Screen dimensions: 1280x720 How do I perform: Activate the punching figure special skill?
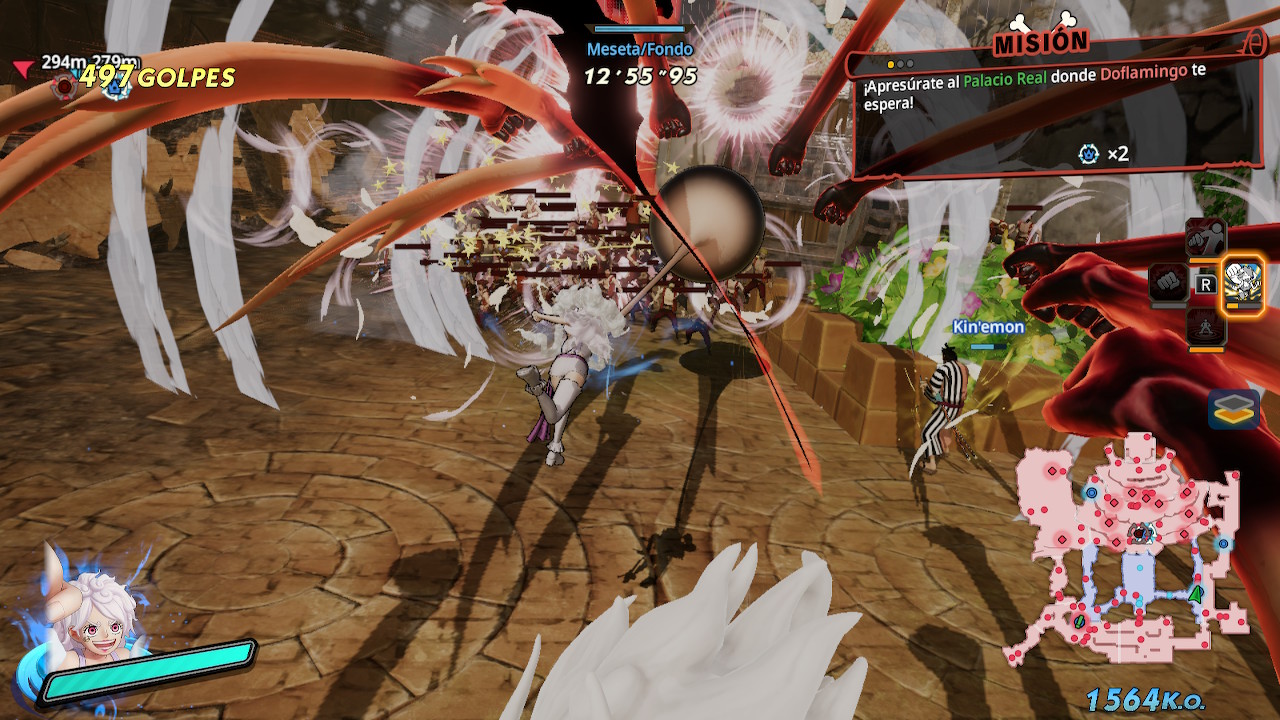pos(1205,240)
